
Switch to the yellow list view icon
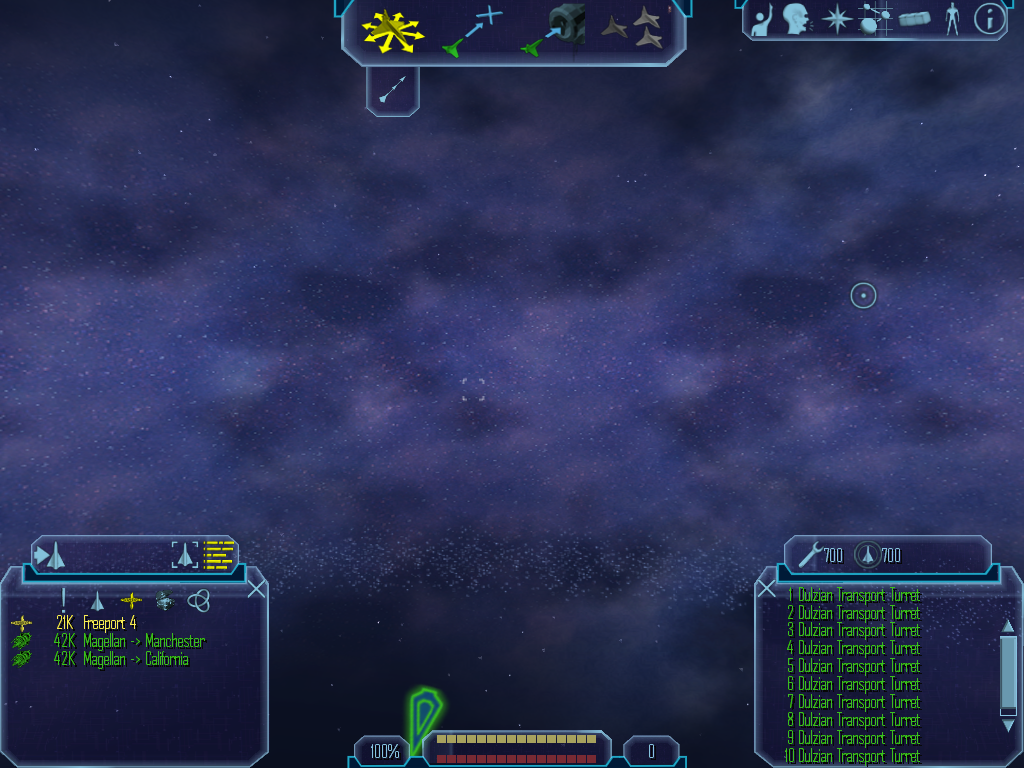[218, 554]
